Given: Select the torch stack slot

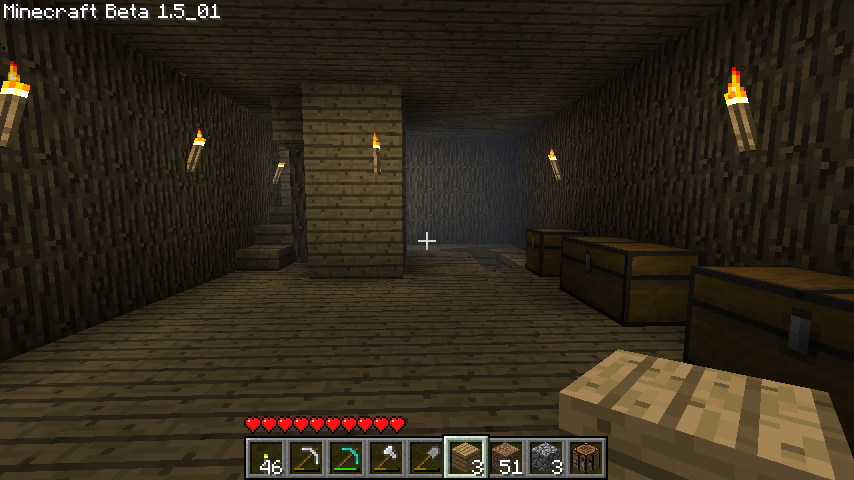Looking at the screenshot, I should point(266,457).
